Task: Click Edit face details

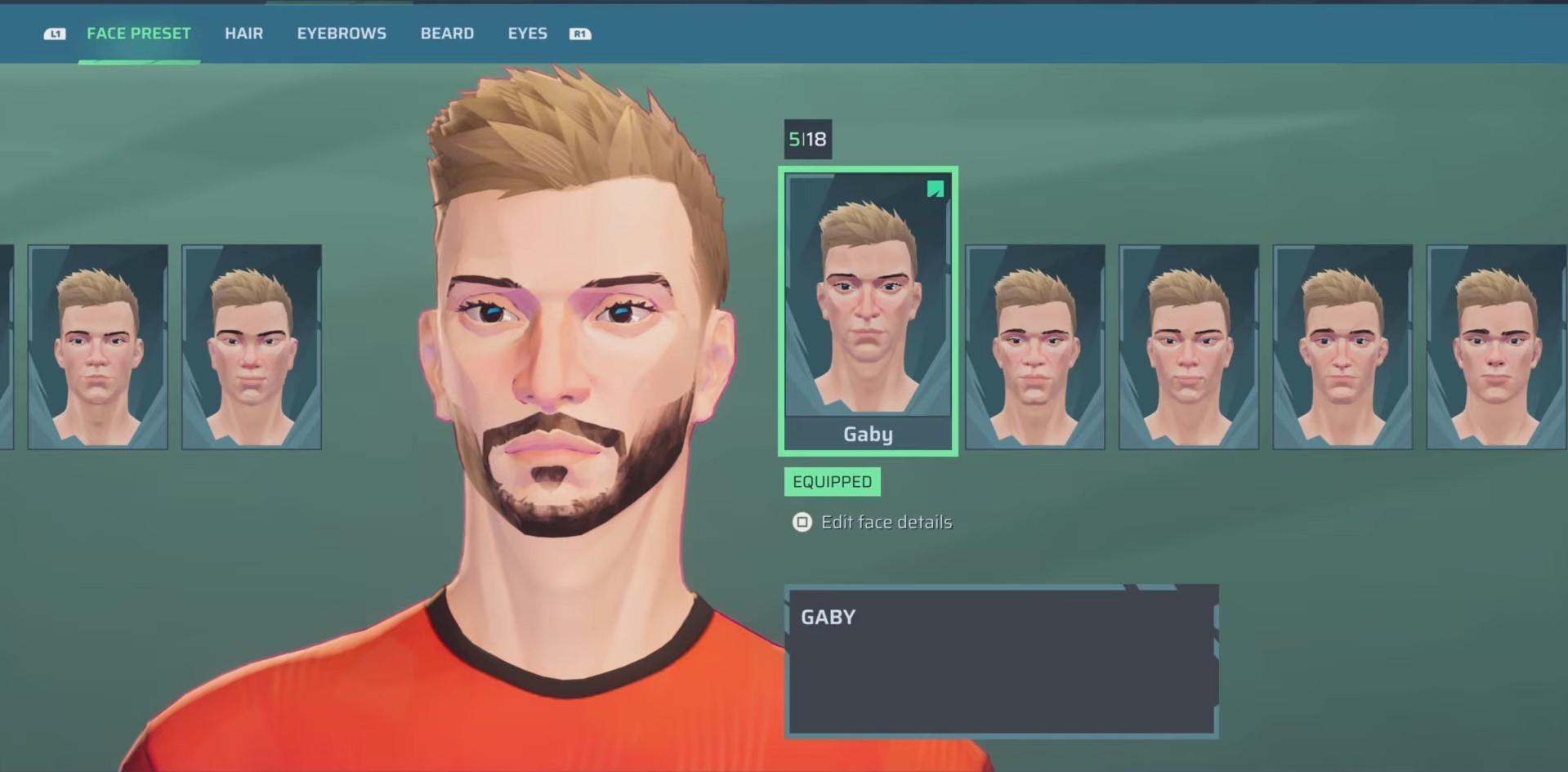Action: [x=887, y=522]
